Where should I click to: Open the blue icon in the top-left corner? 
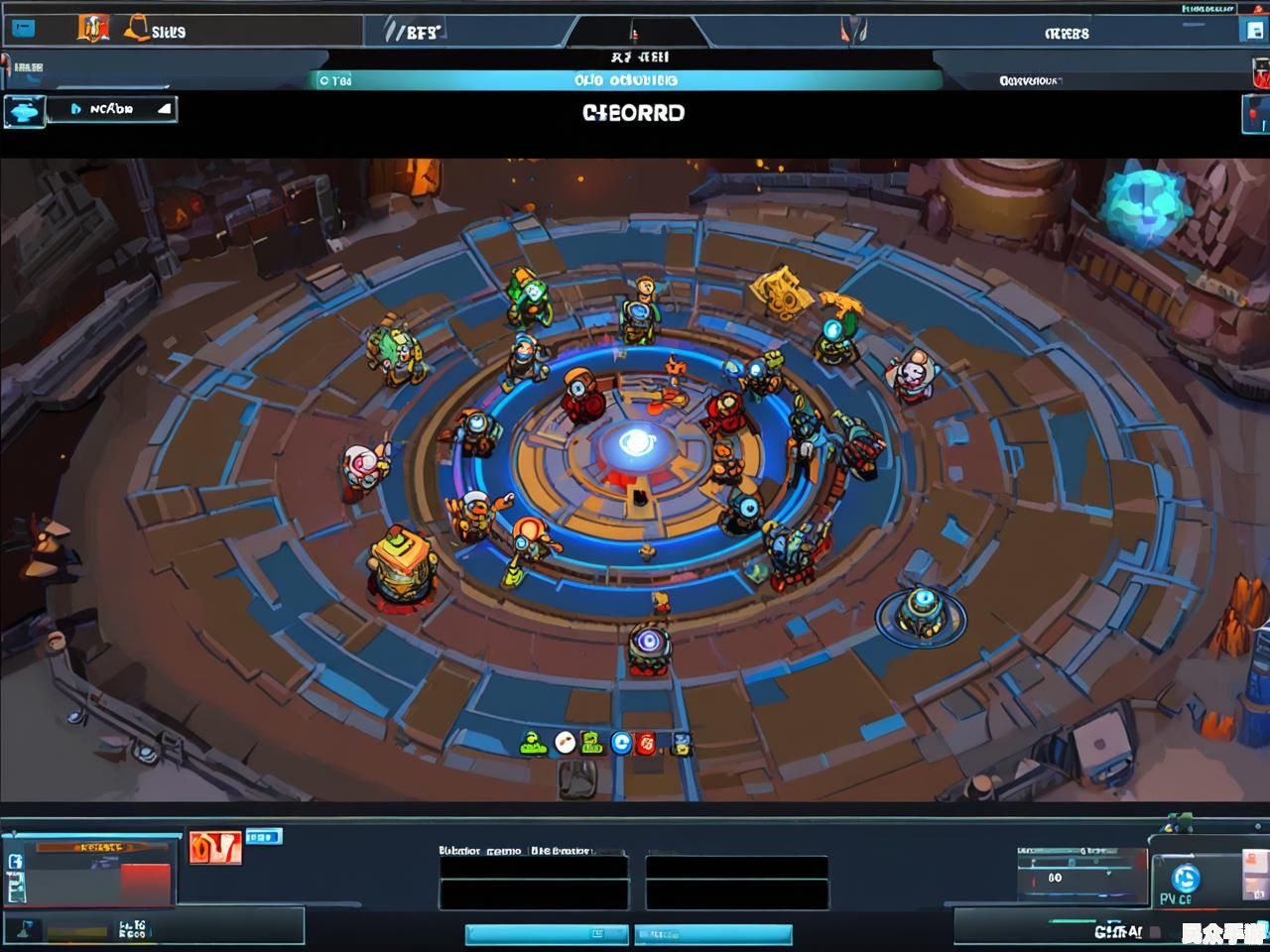tap(21, 30)
